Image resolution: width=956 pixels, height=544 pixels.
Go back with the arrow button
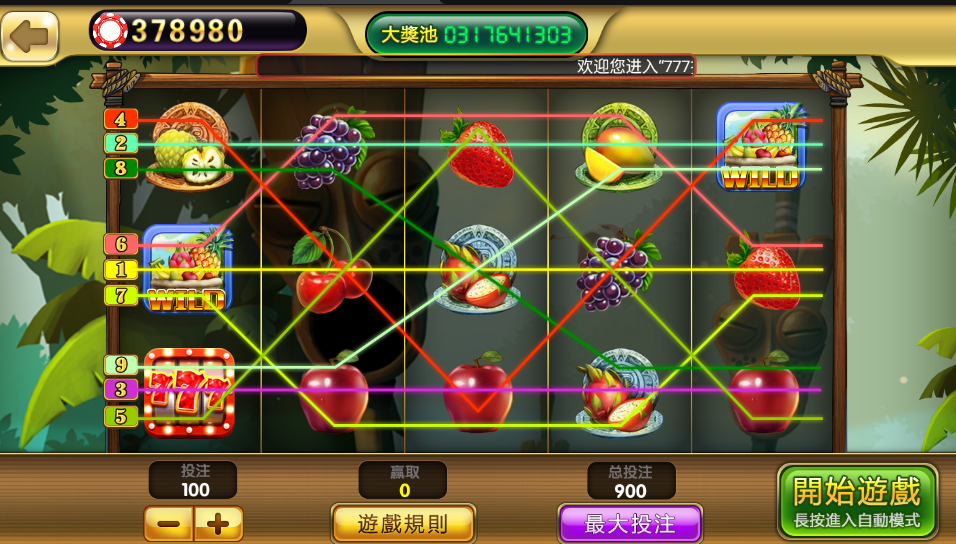coord(30,37)
